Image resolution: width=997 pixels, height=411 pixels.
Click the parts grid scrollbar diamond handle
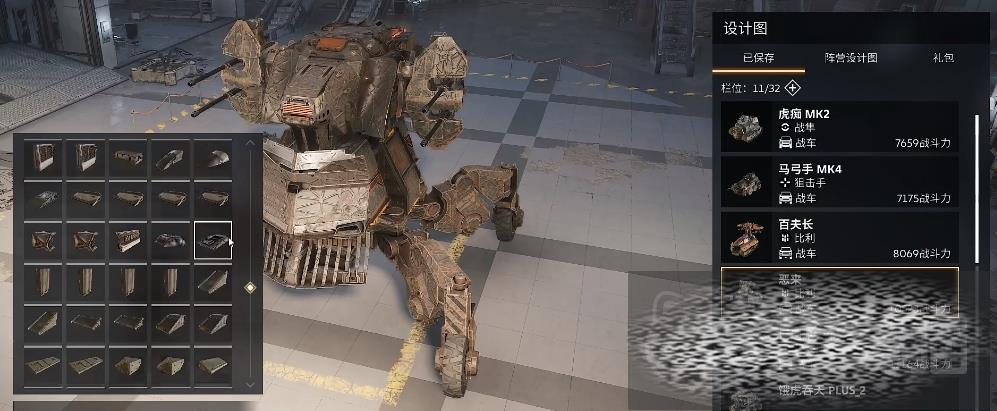pyautogui.click(x=250, y=288)
